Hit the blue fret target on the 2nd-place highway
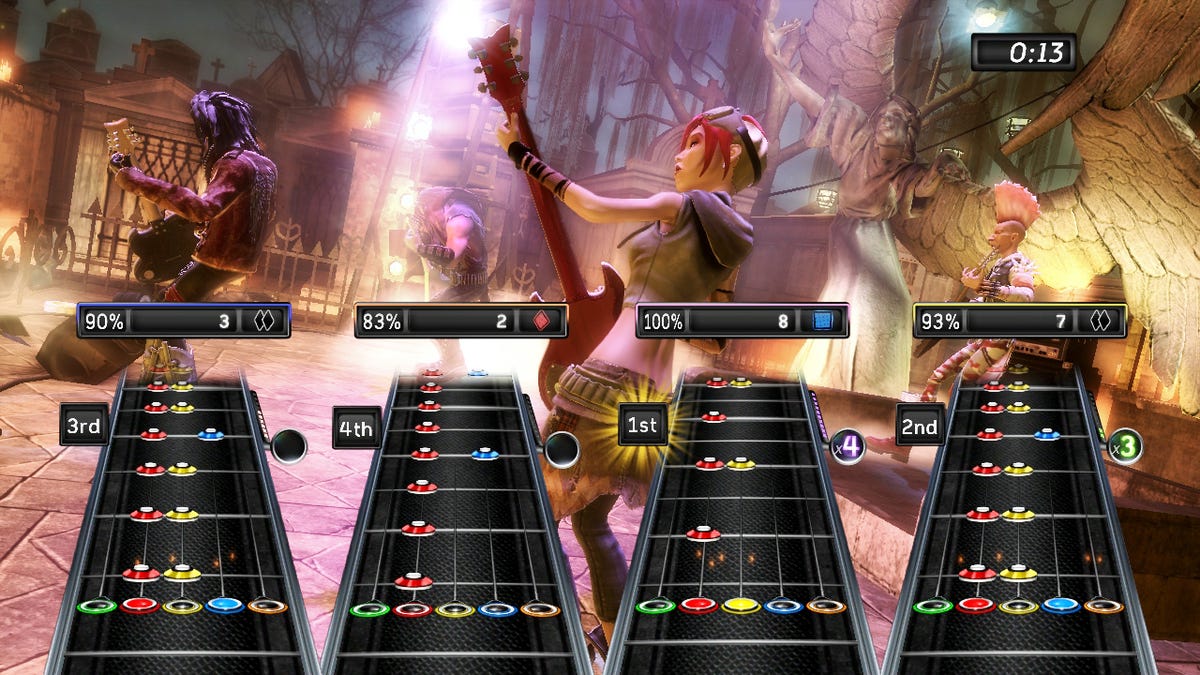Screen dimensions: 1200x675 (1061, 605)
